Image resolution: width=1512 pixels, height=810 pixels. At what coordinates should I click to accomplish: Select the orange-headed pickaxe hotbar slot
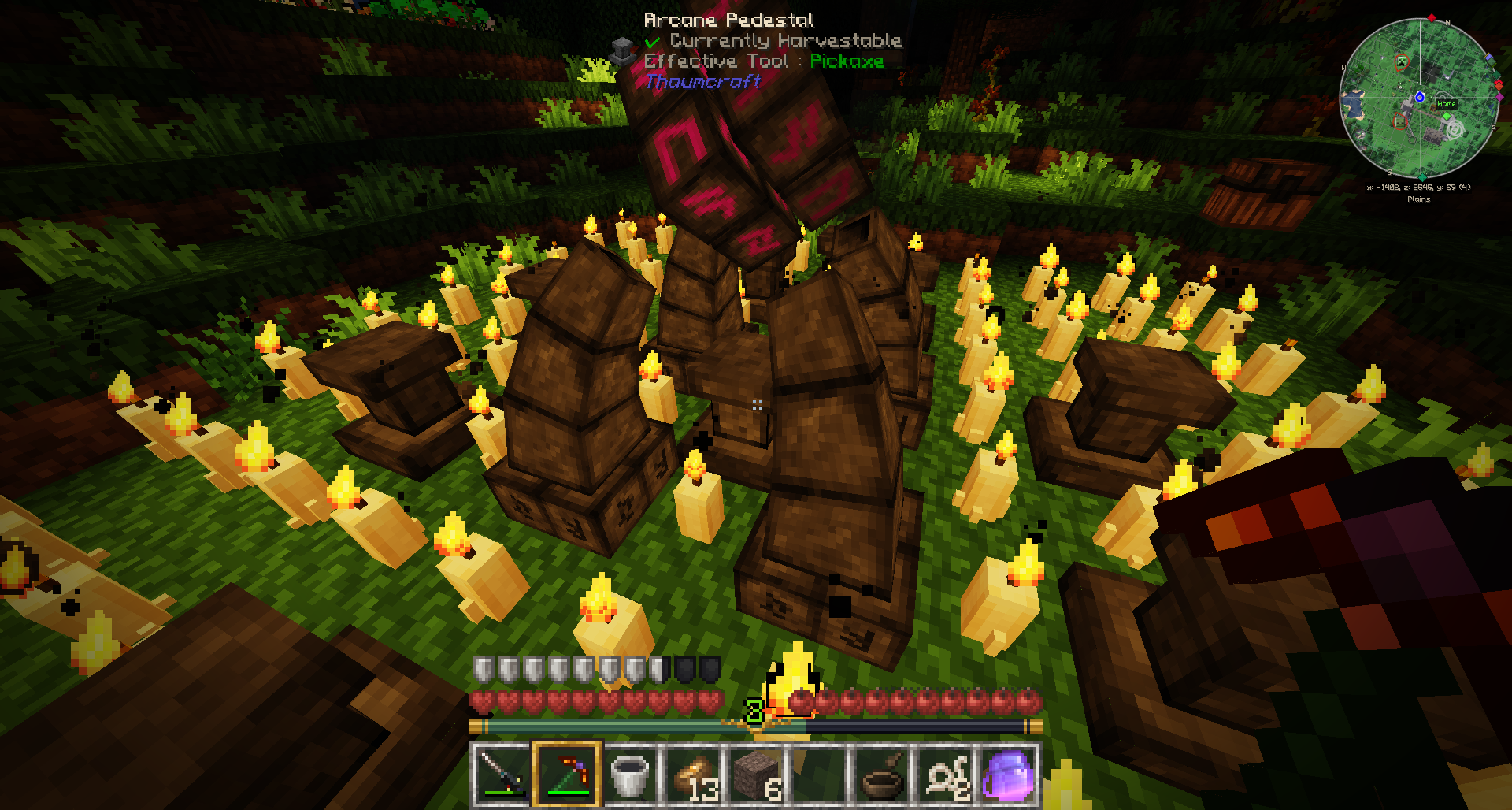[567, 774]
